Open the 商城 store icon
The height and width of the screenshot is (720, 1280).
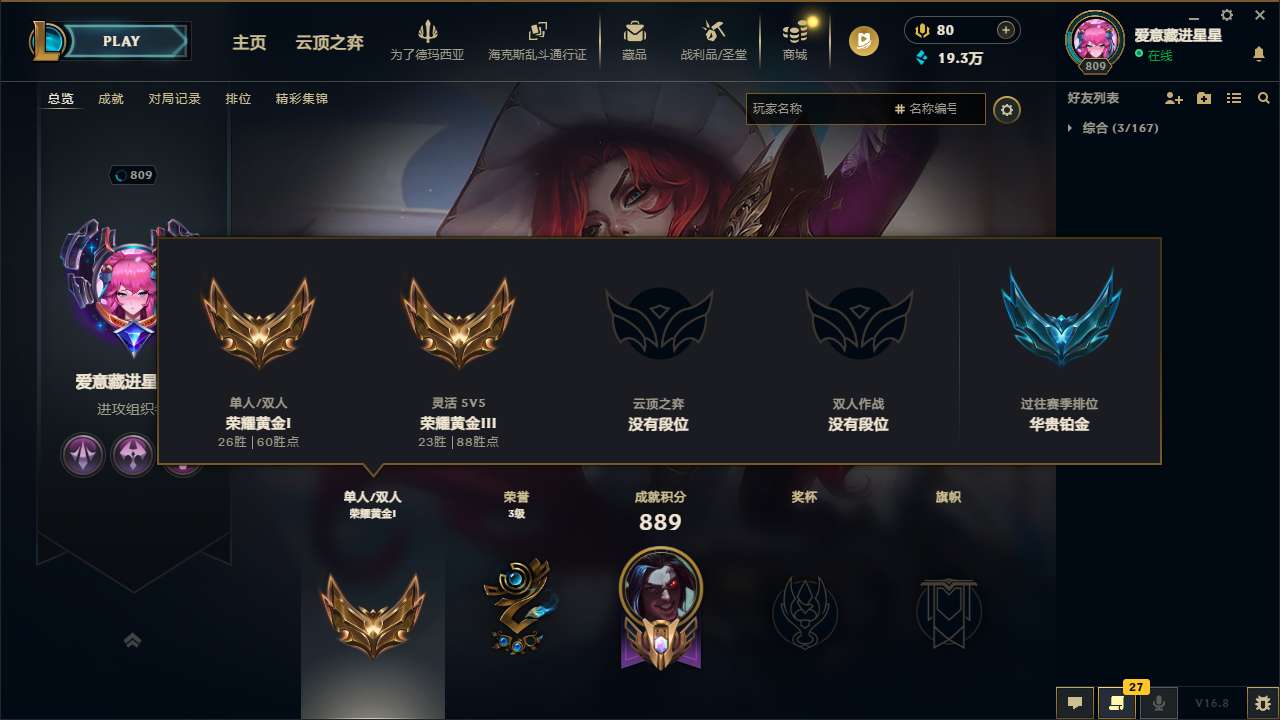coord(795,40)
